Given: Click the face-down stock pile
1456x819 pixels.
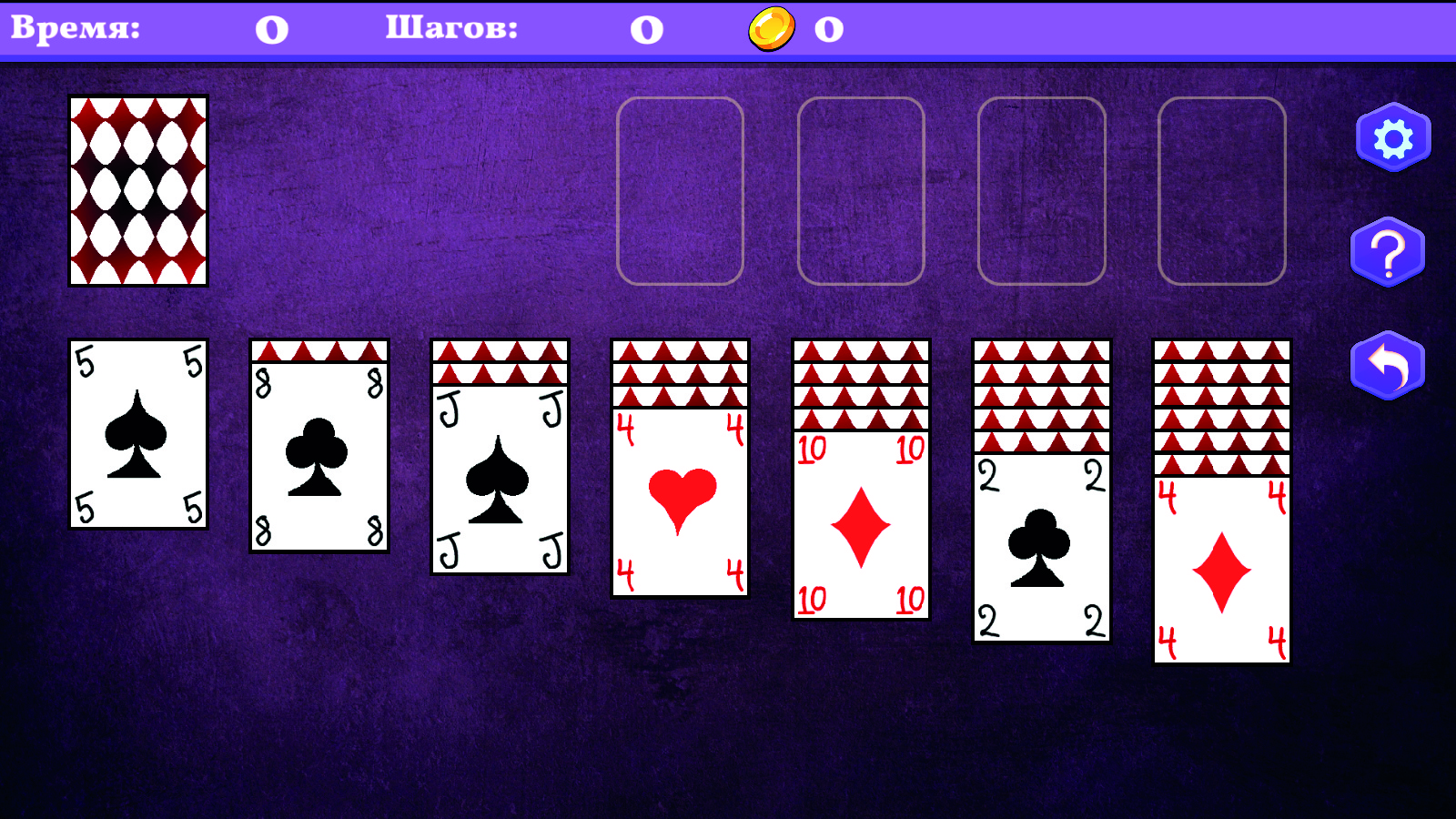Looking at the screenshot, I should point(136,189).
